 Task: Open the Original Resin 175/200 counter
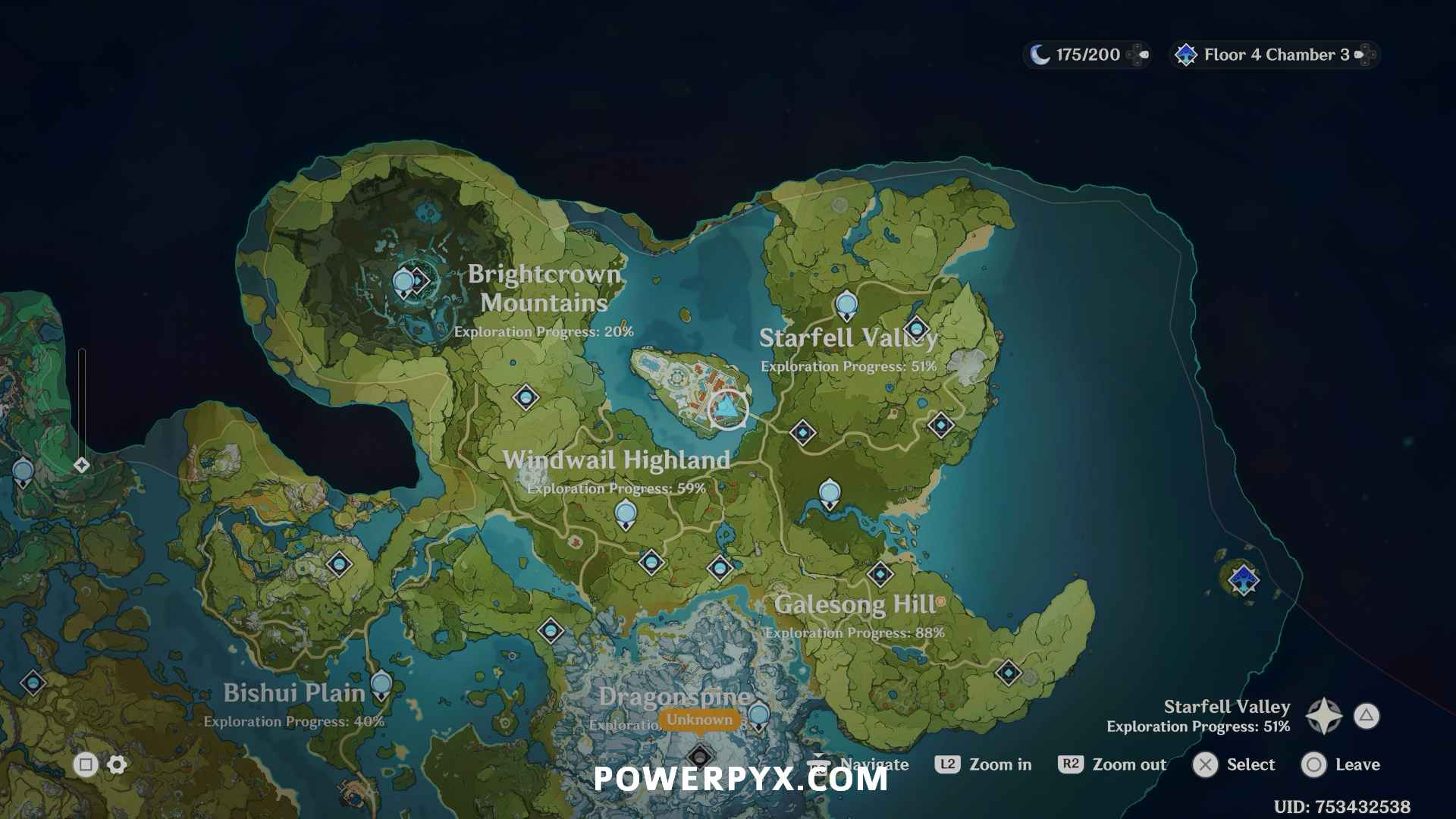coord(1087,55)
